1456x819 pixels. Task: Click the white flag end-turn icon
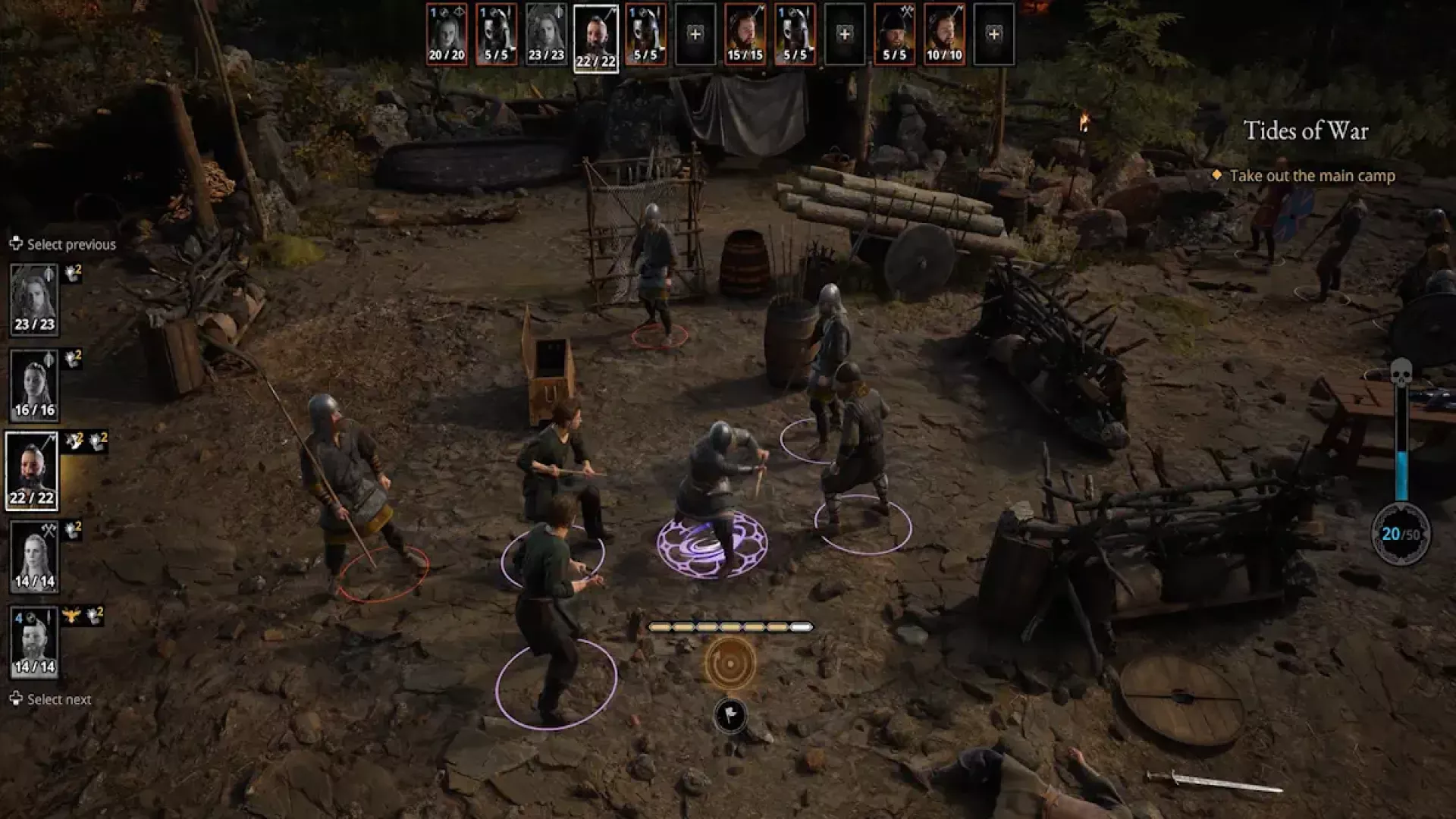point(730,715)
